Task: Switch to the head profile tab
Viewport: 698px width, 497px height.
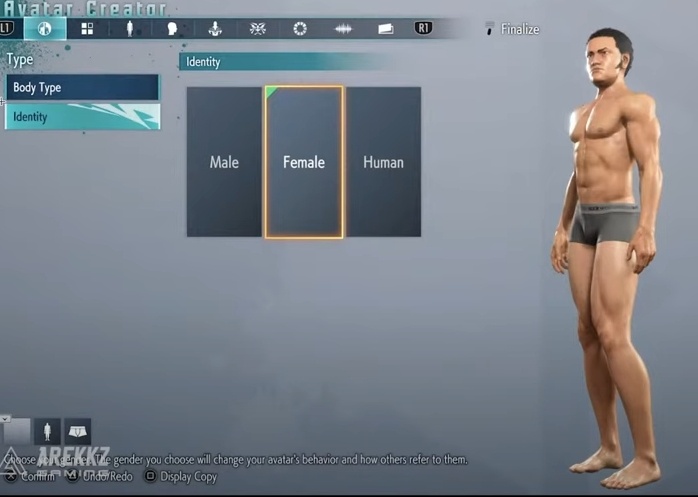Action: [x=172, y=29]
